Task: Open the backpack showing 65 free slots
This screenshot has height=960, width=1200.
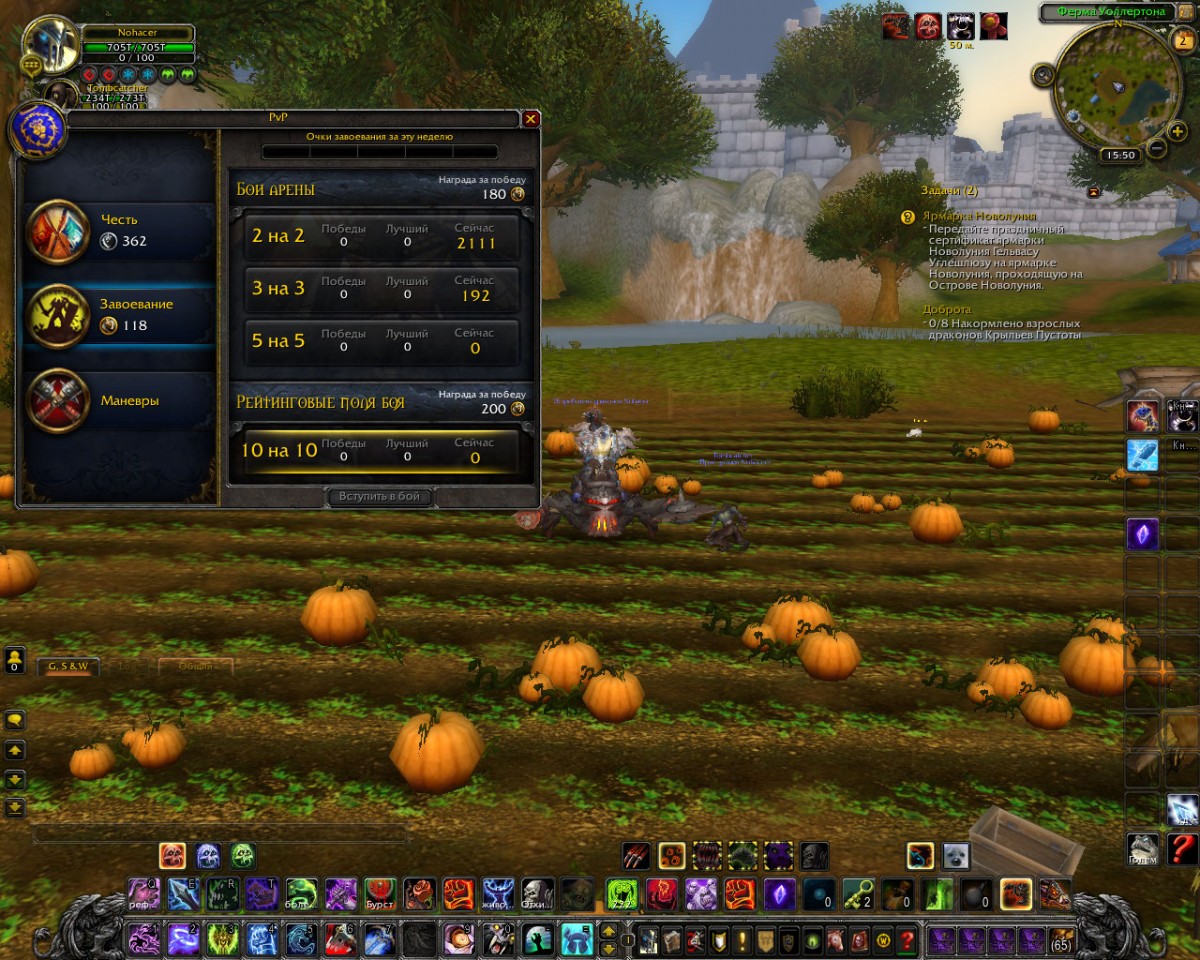Action: coord(1061,940)
